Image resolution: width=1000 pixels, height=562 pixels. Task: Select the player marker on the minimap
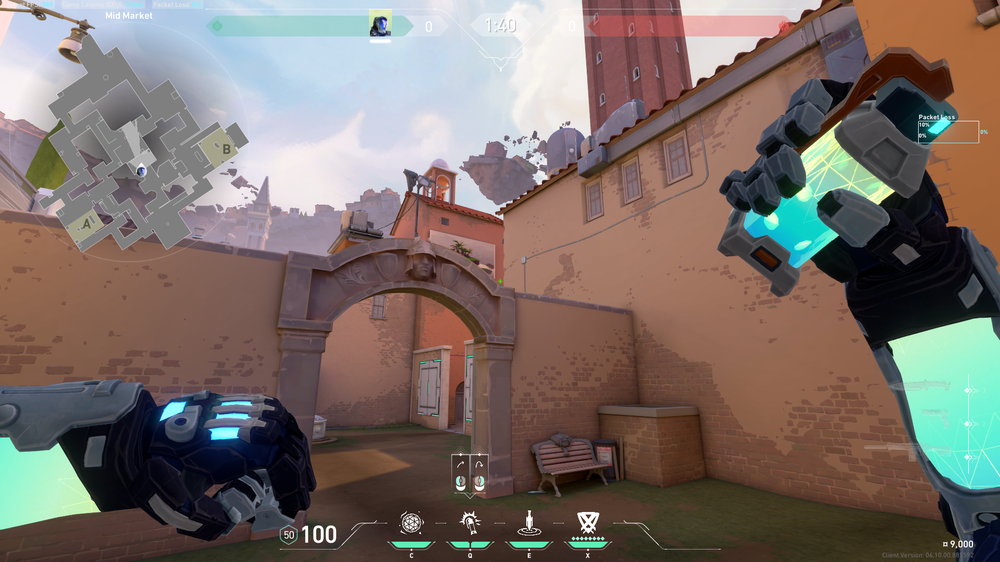pos(143,171)
